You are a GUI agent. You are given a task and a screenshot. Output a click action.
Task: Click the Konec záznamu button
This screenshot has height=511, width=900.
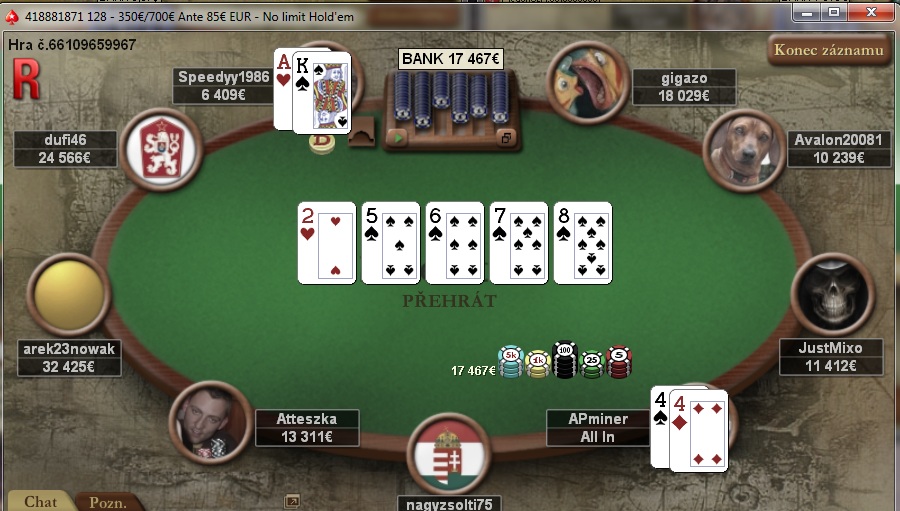829,50
